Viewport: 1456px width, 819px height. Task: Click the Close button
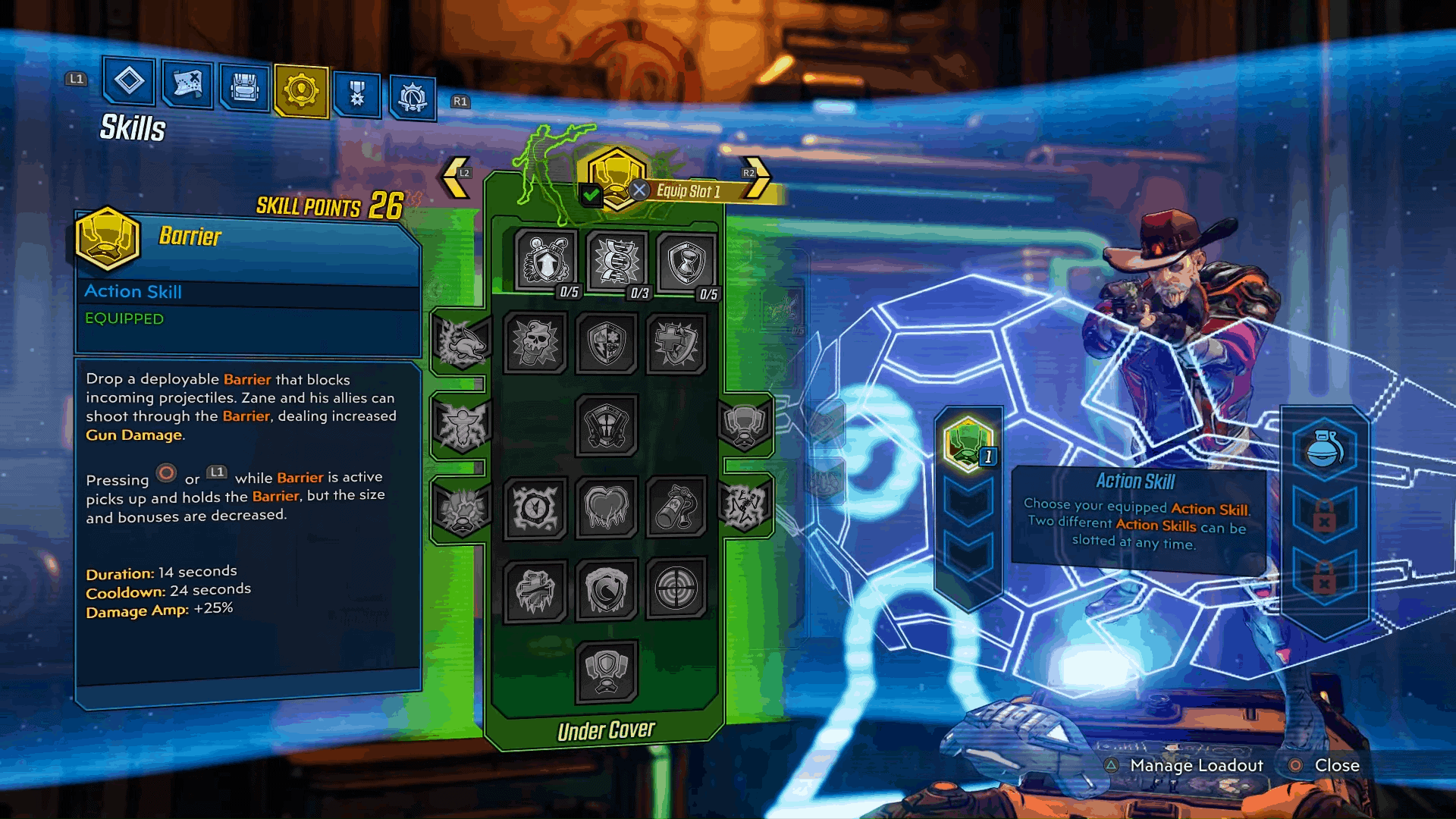[1337, 766]
